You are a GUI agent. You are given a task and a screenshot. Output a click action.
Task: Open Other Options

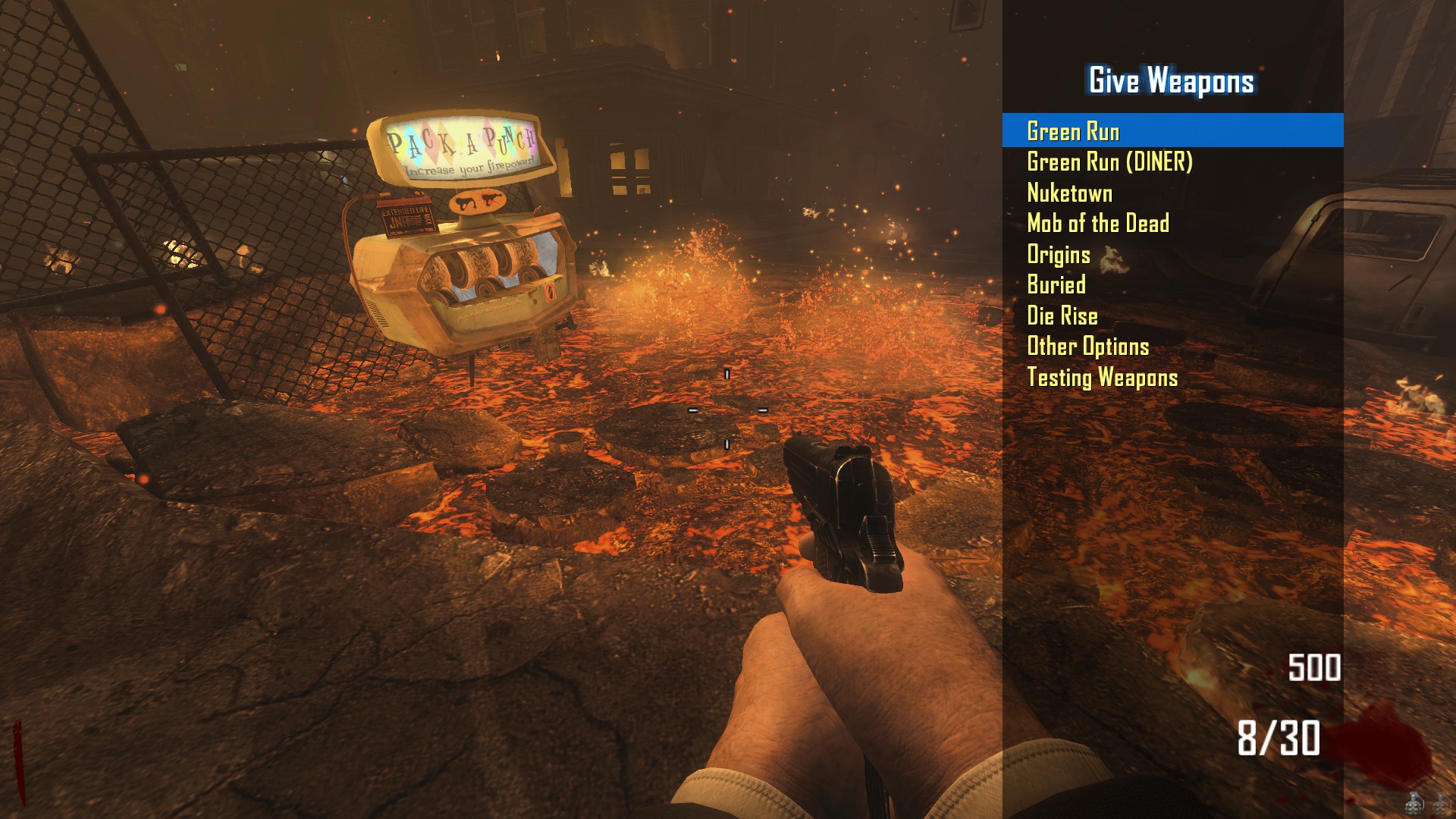pyautogui.click(x=1087, y=346)
